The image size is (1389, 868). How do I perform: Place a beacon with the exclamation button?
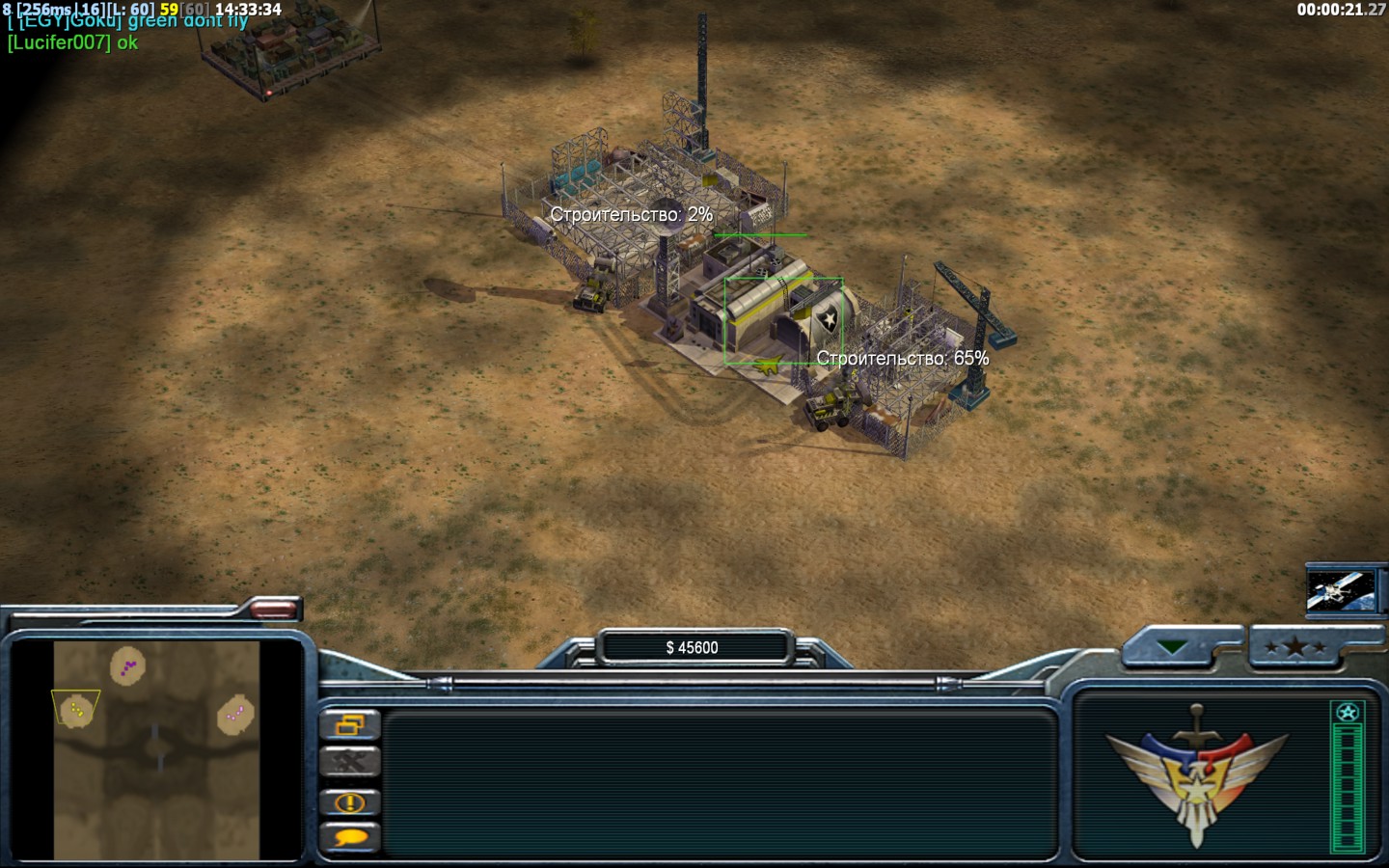[x=349, y=801]
